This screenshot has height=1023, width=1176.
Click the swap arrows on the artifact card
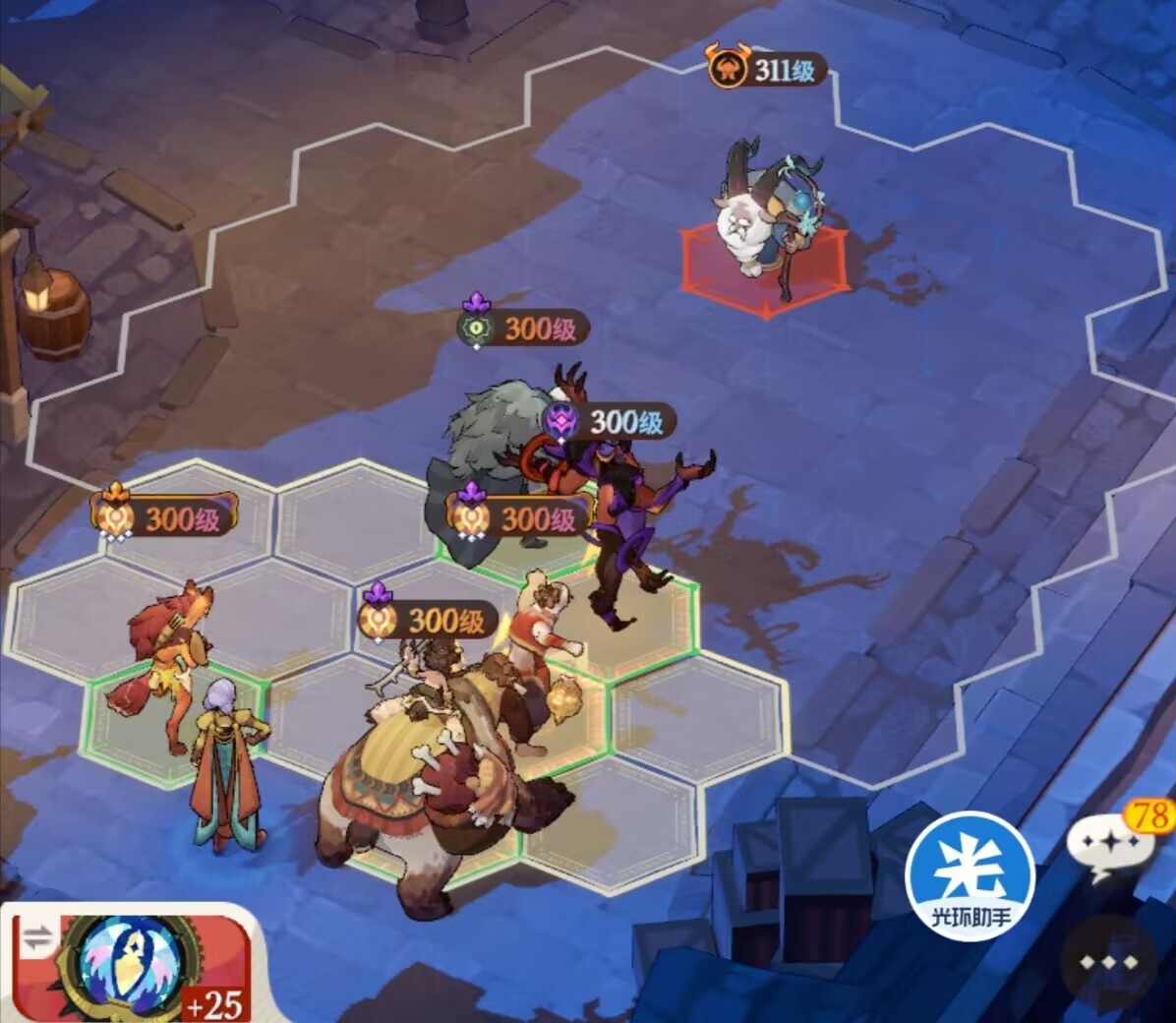coord(37,939)
